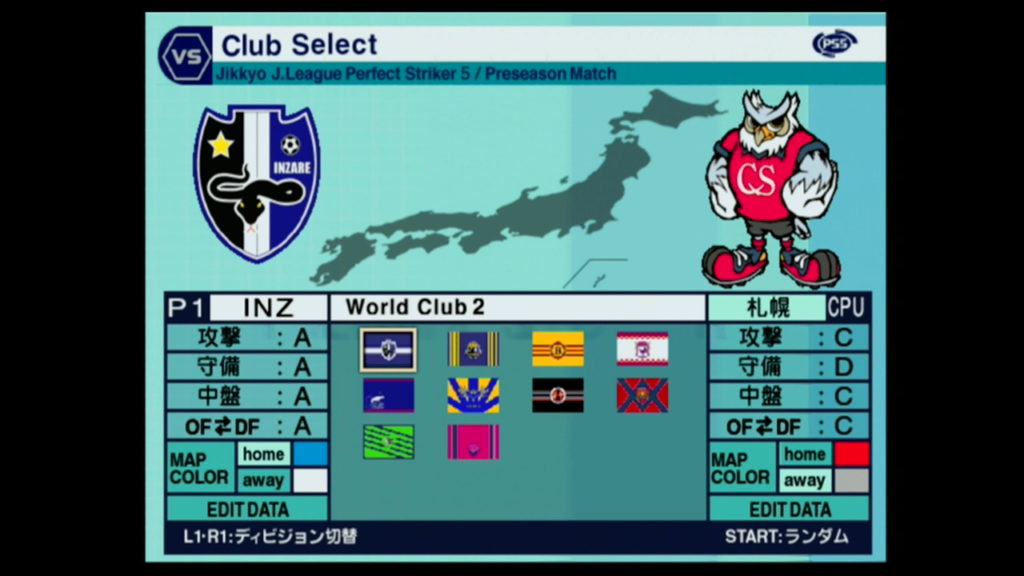Choose the CPU gray away color swatch

click(851, 480)
